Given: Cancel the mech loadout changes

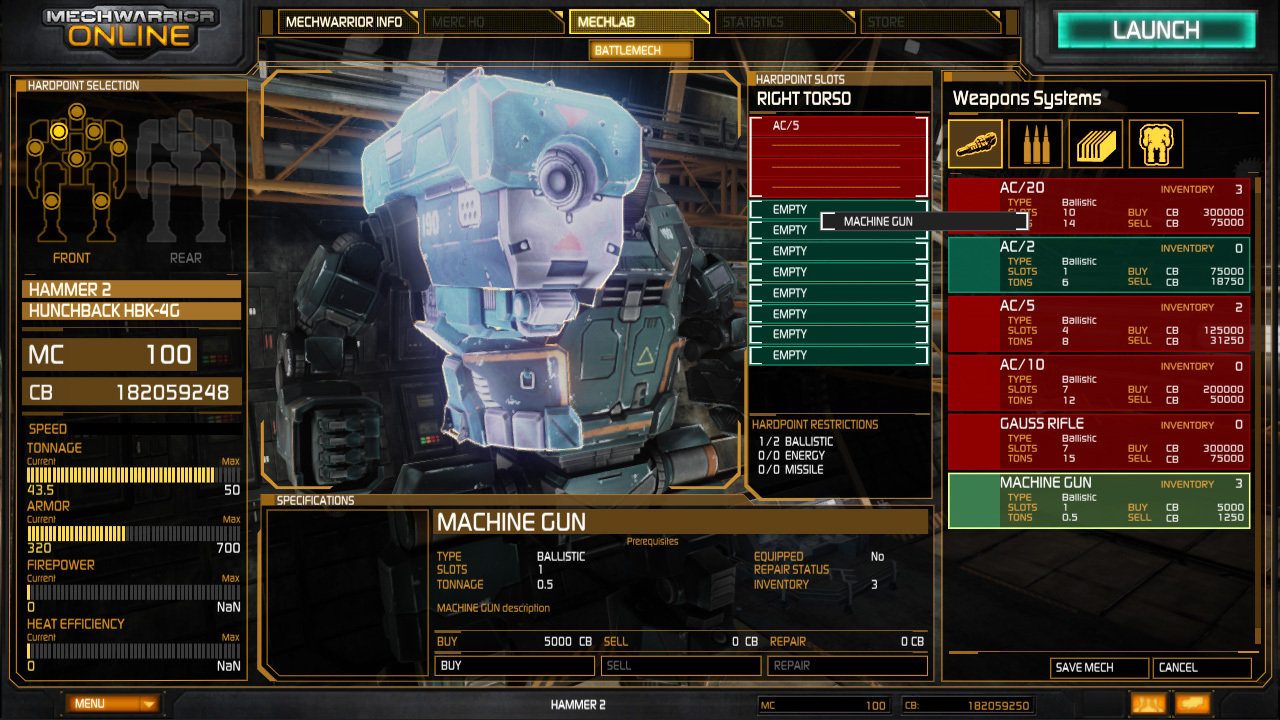Looking at the screenshot, I should click(x=1201, y=667).
